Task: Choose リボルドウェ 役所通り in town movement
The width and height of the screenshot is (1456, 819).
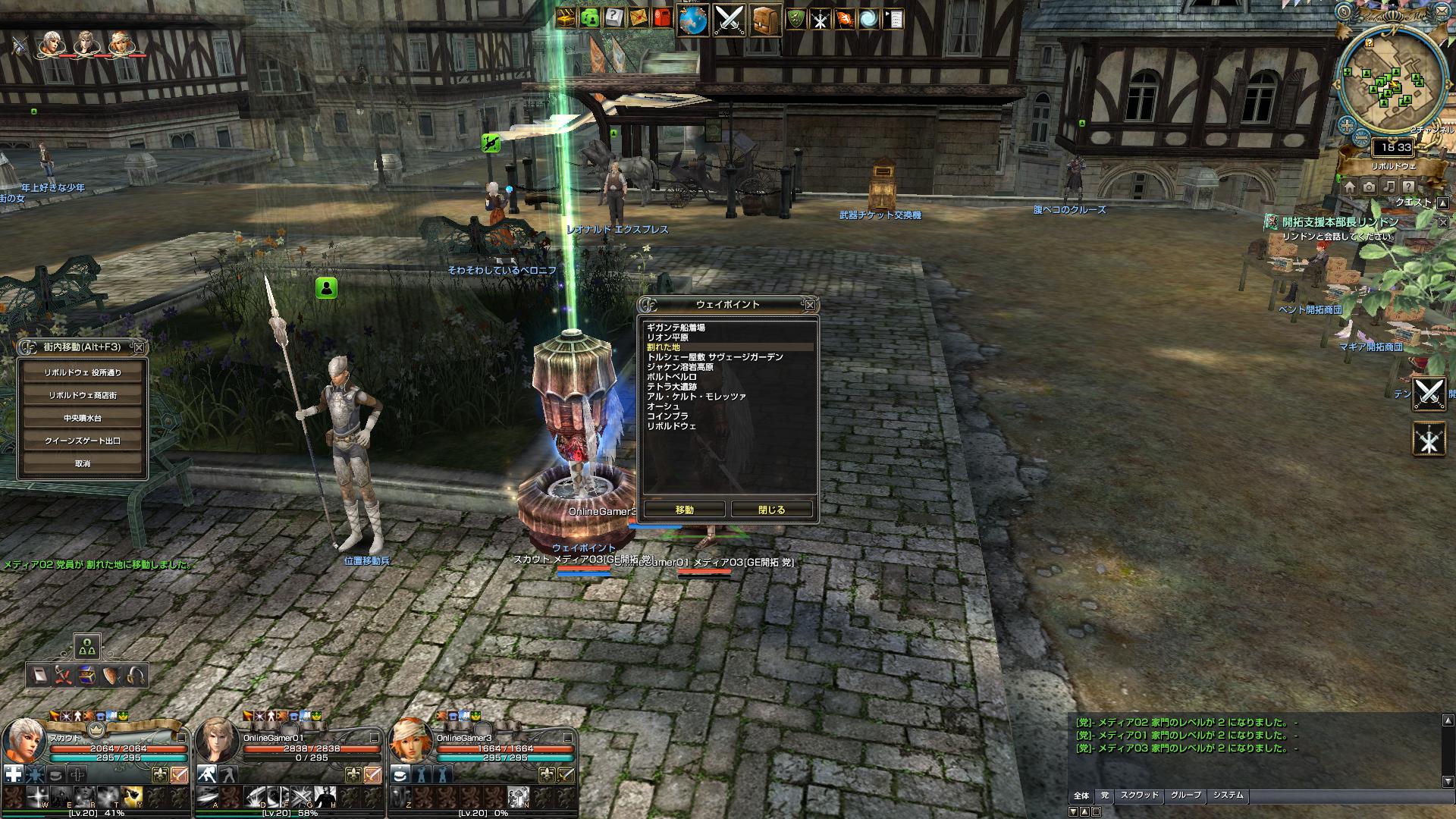Action: click(83, 373)
